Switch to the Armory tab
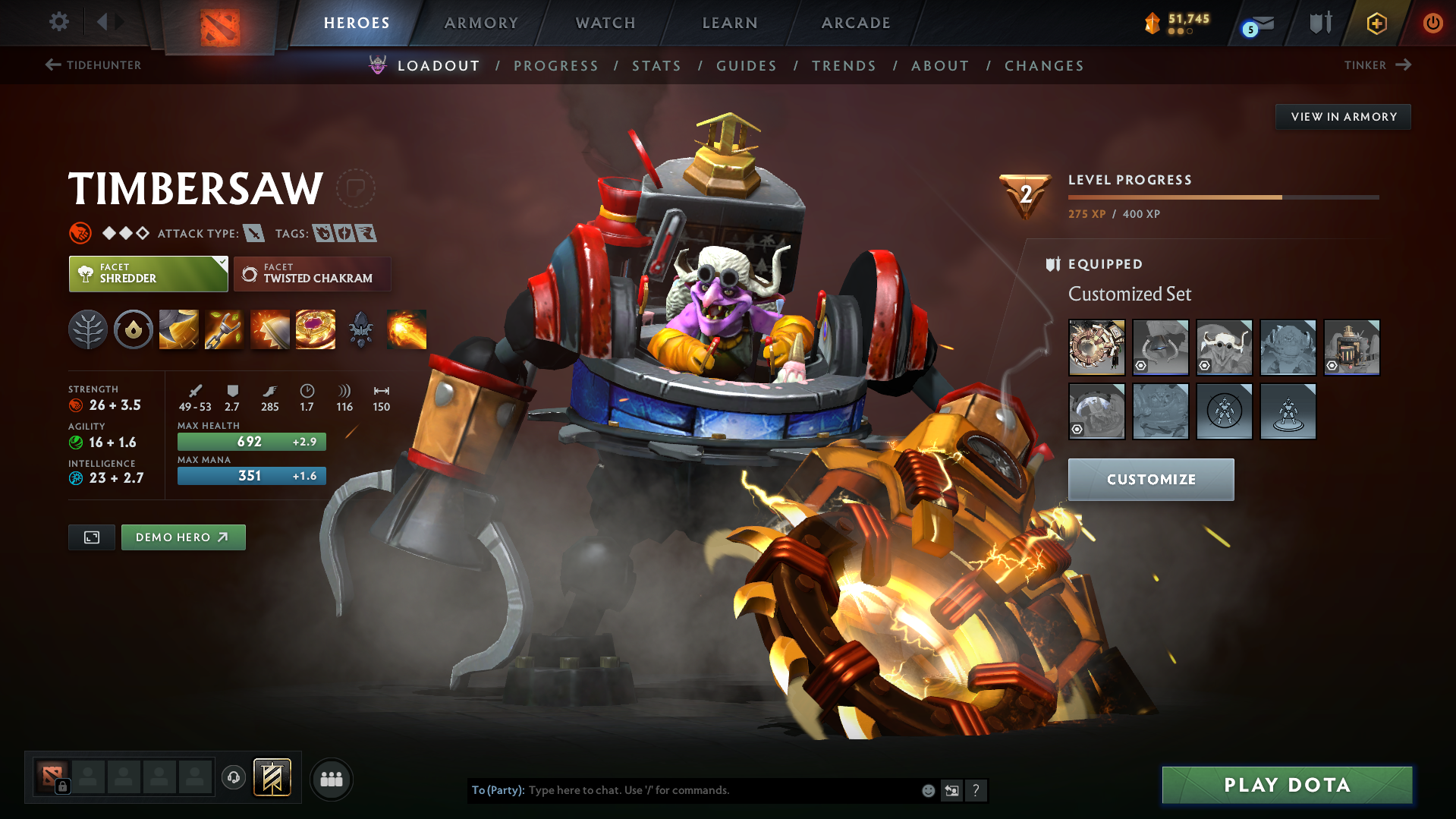Image resolution: width=1456 pixels, height=819 pixels. click(481, 23)
